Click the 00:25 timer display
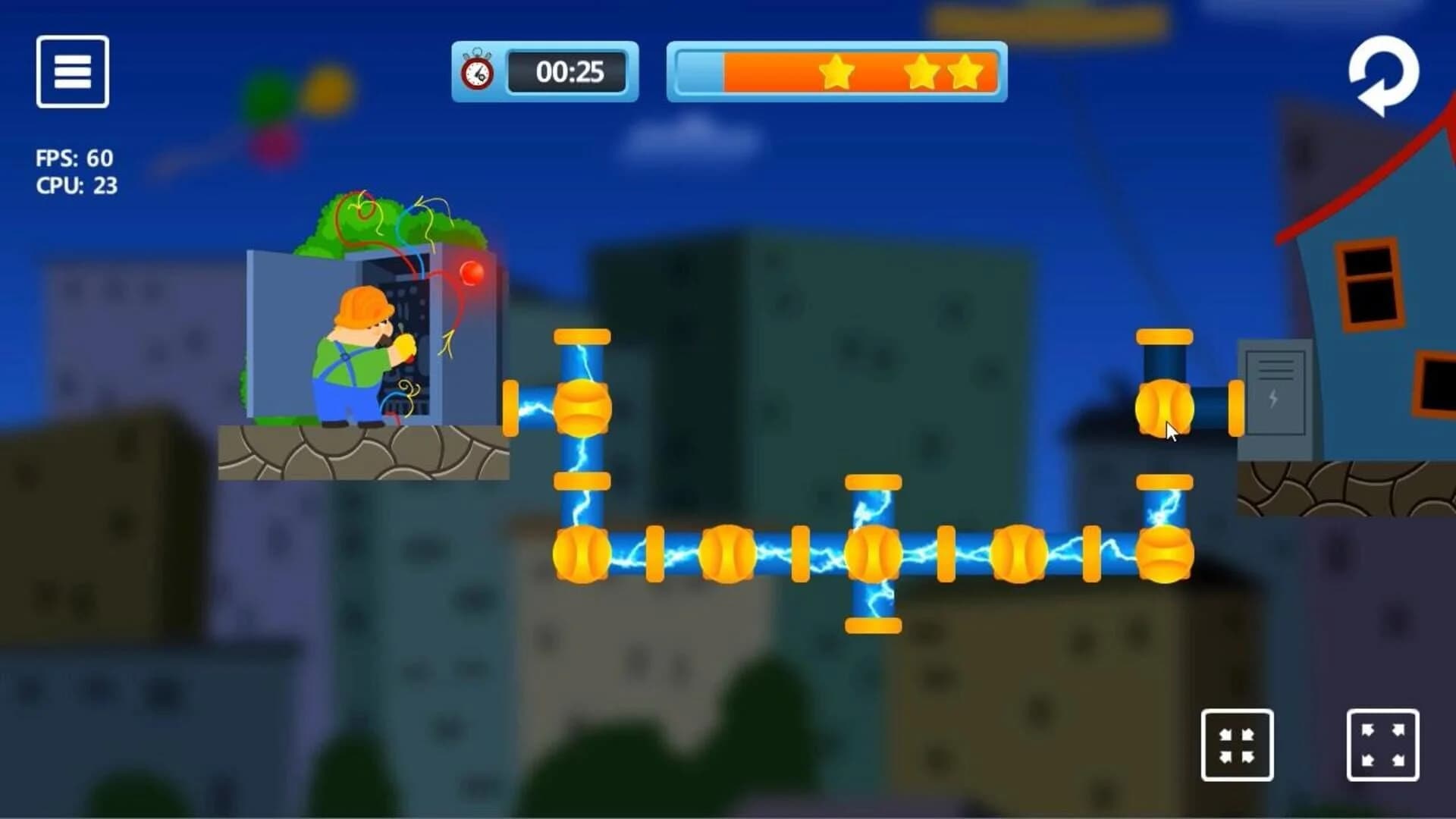Viewport: 1456px width, 819px height. tap(567, 73)
